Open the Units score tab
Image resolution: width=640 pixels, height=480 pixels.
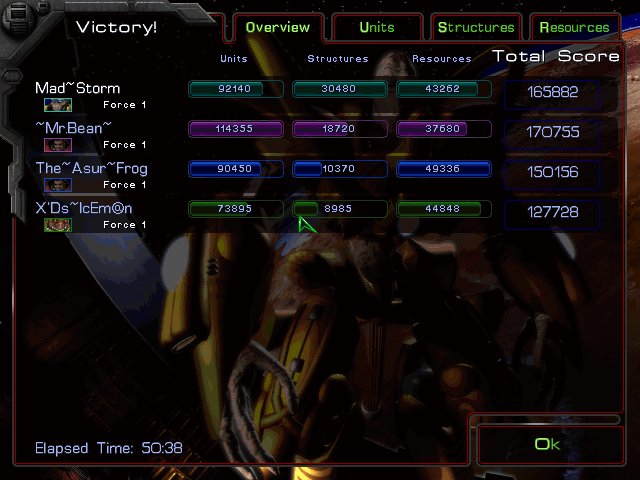(x=377, y=27)
